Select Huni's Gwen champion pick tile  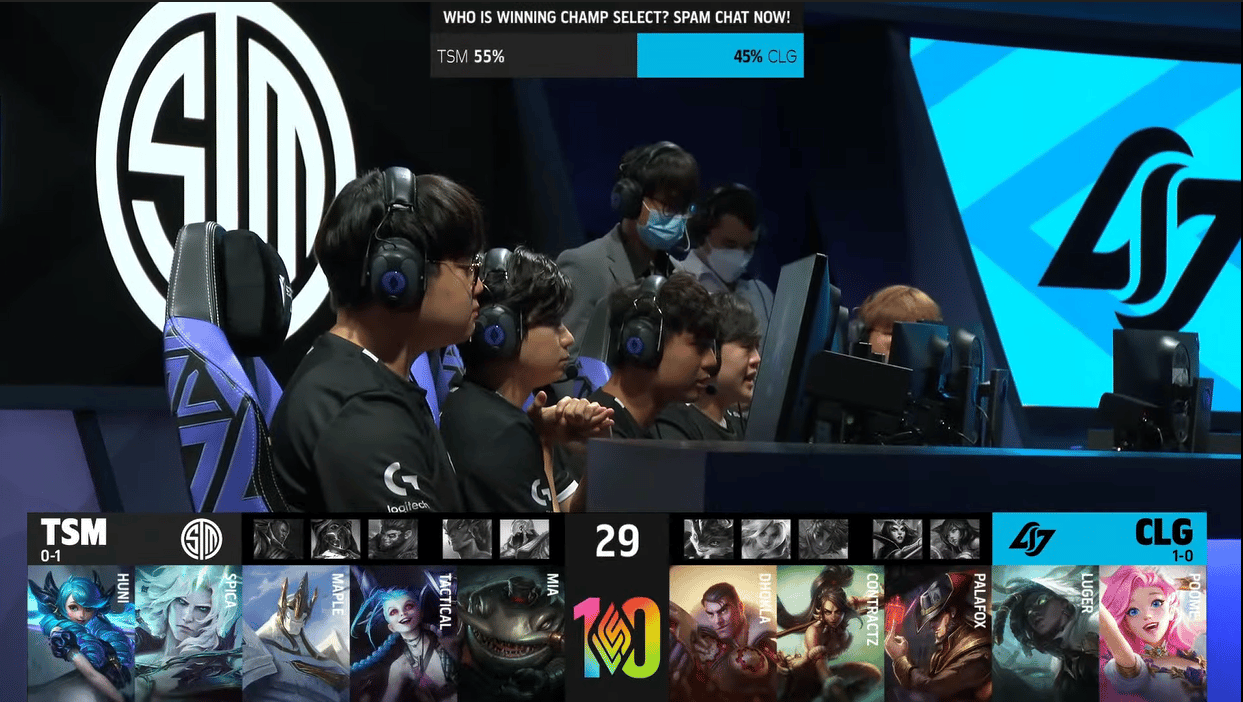[x=81, y=632]
